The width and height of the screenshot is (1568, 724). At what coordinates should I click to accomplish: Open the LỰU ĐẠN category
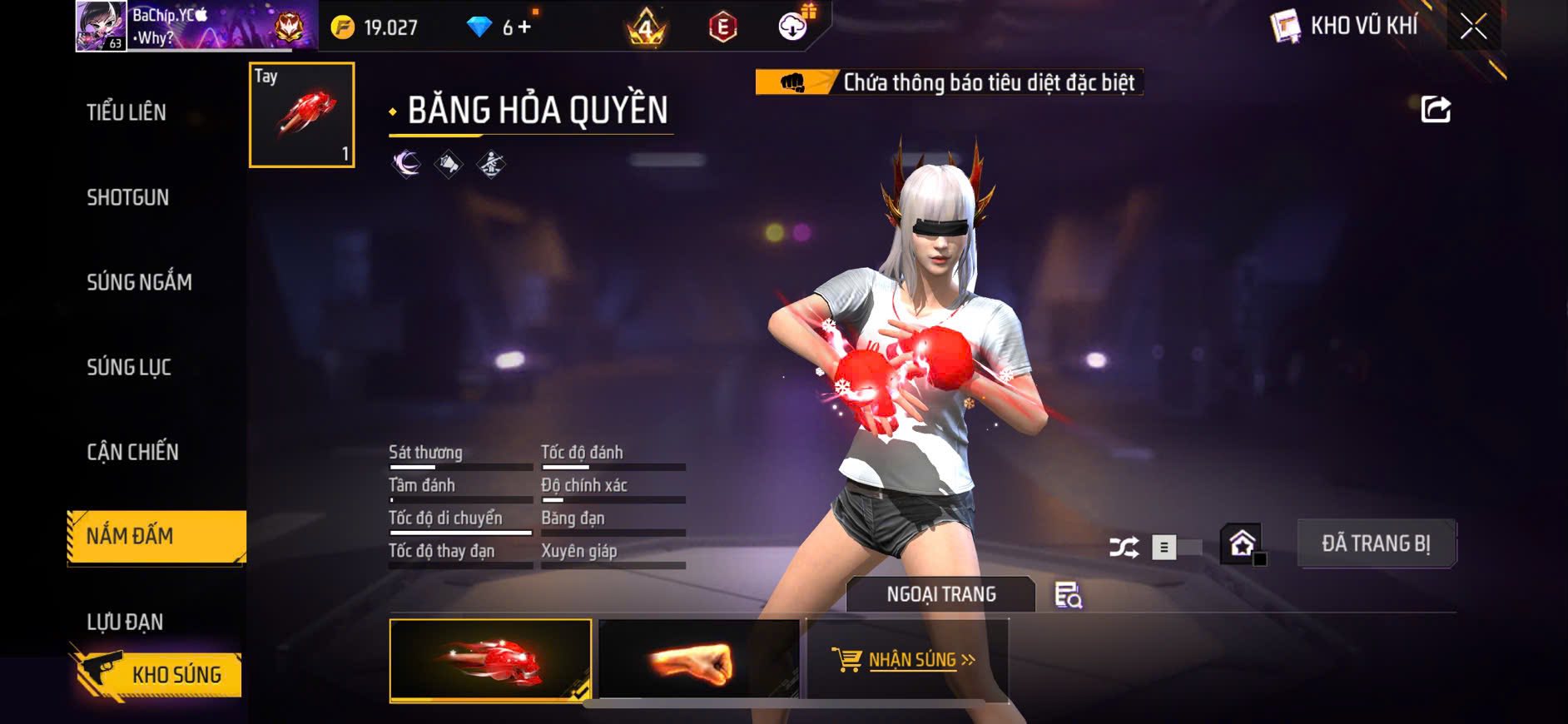[x=125, y=622]
